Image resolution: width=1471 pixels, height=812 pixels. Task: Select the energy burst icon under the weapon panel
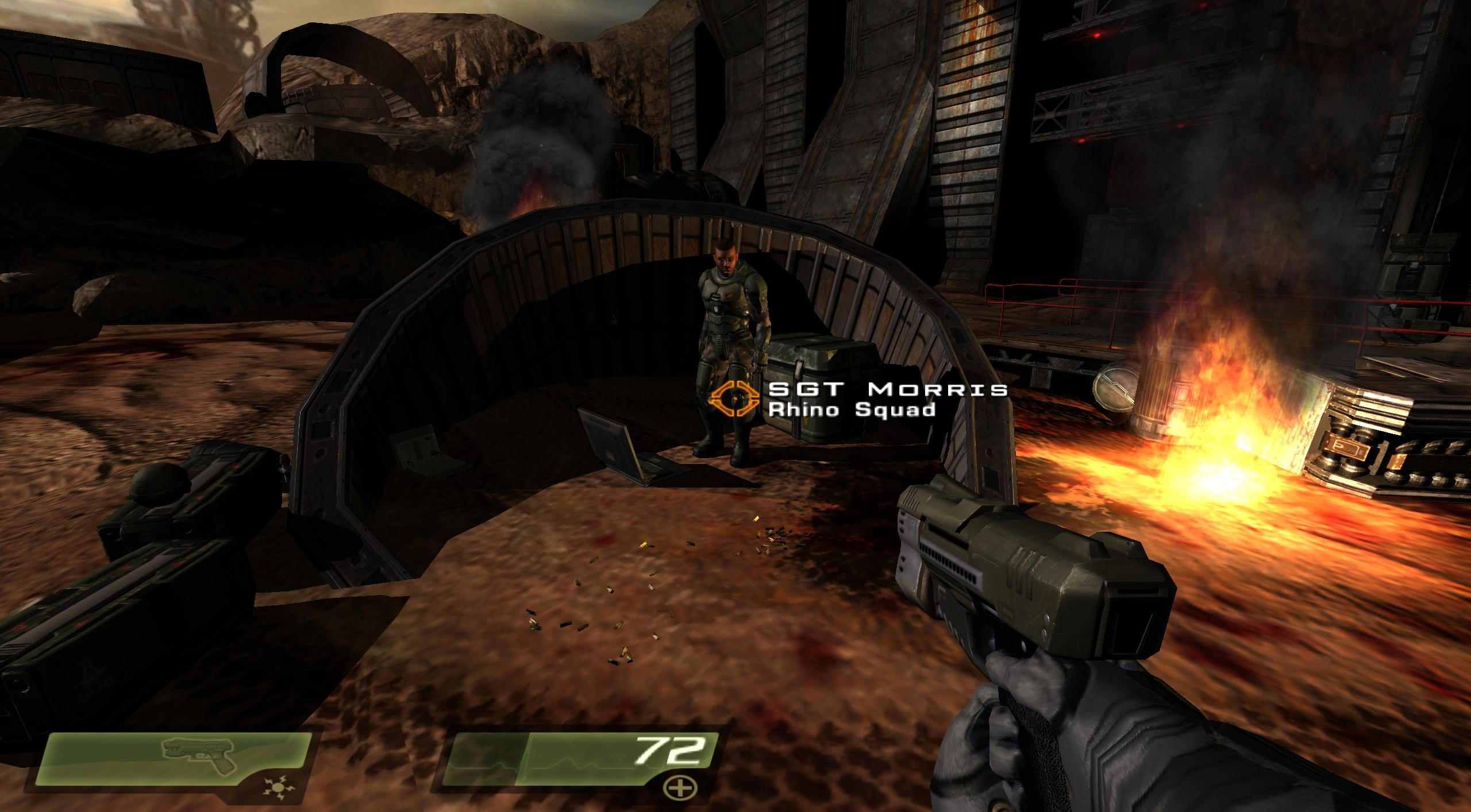click(x=274, y=788)
